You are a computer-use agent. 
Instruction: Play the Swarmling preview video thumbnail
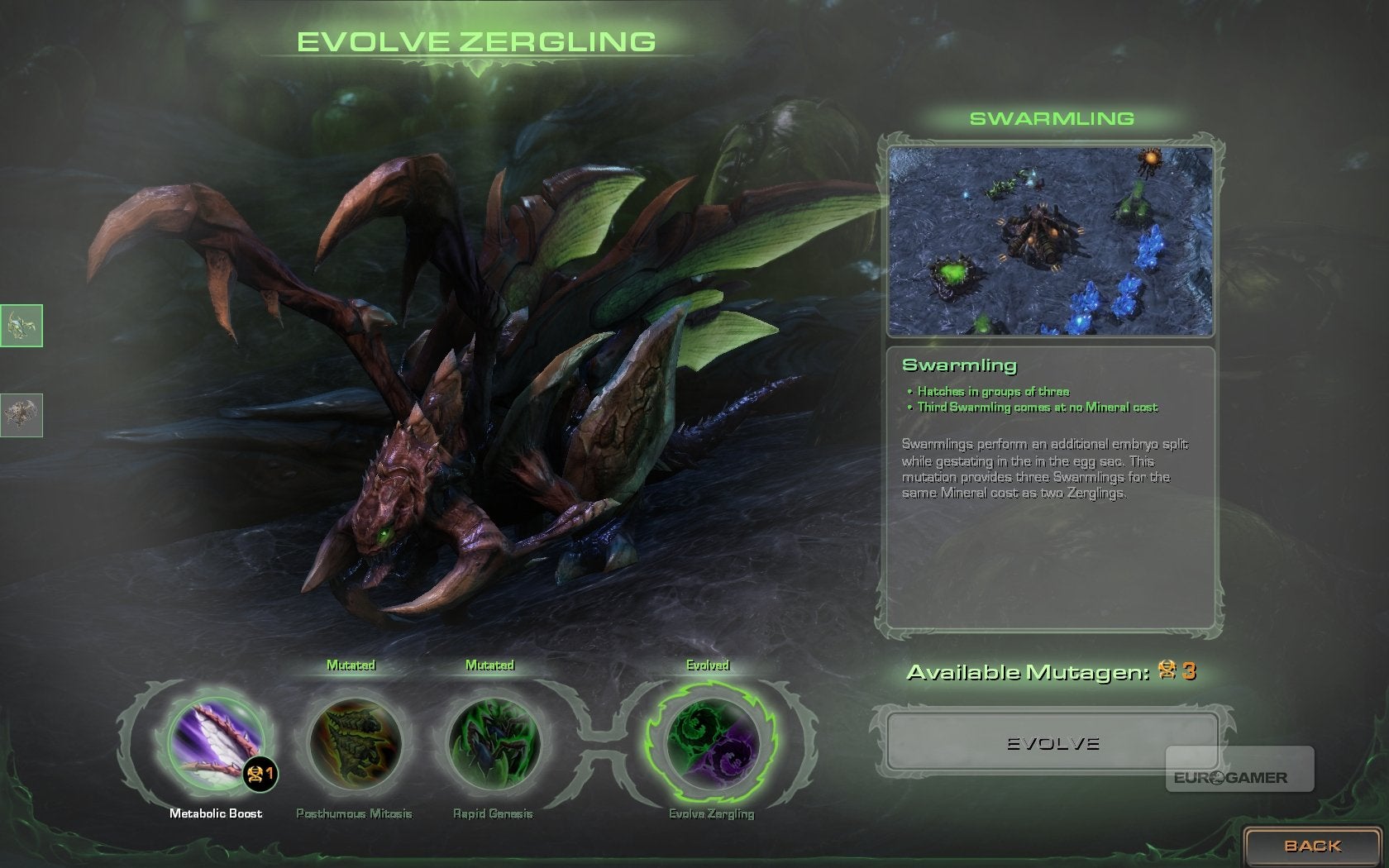[x=1051, y=241]
